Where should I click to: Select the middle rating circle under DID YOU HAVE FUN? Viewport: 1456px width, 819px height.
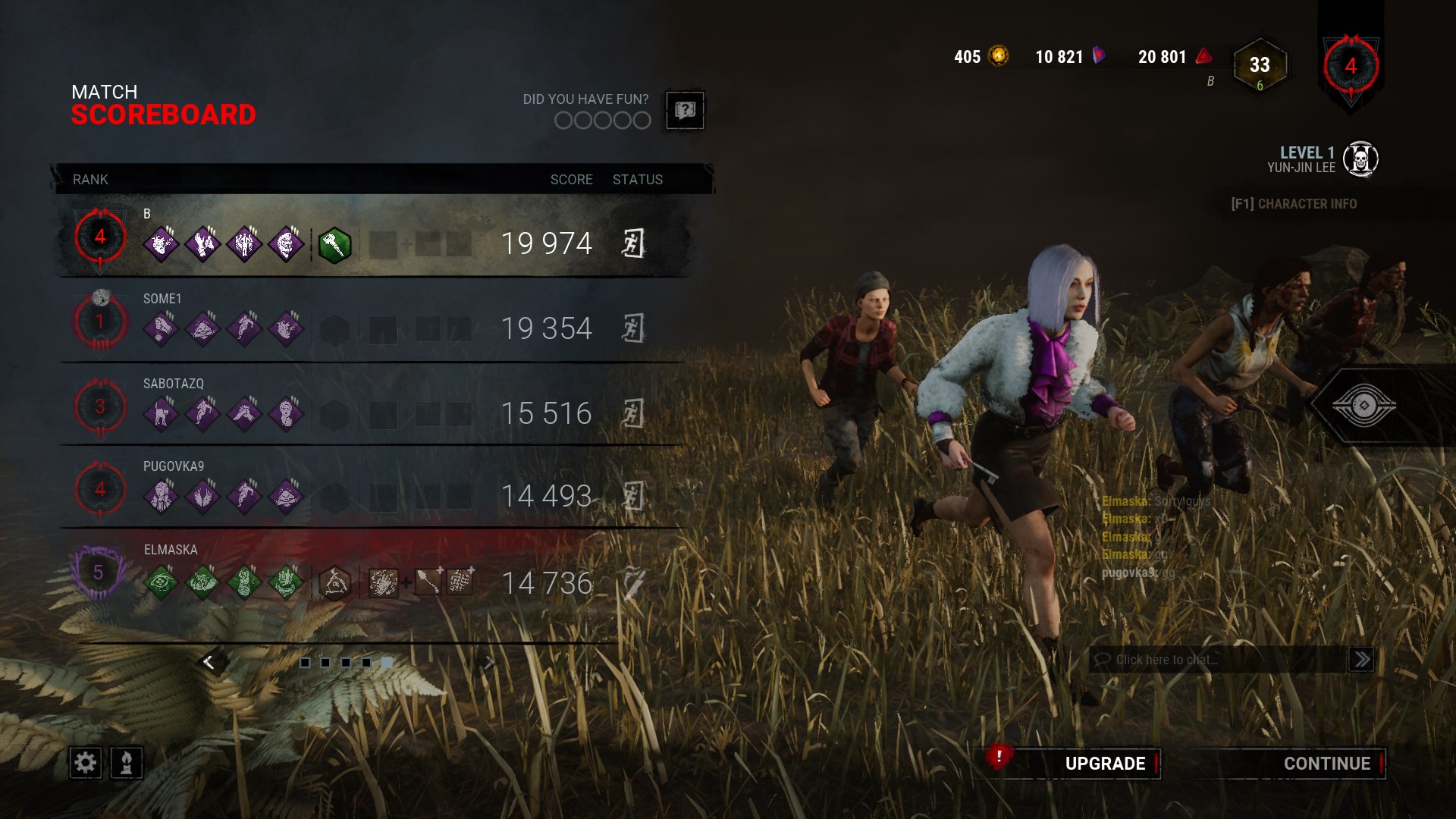[x=602, y=120]
